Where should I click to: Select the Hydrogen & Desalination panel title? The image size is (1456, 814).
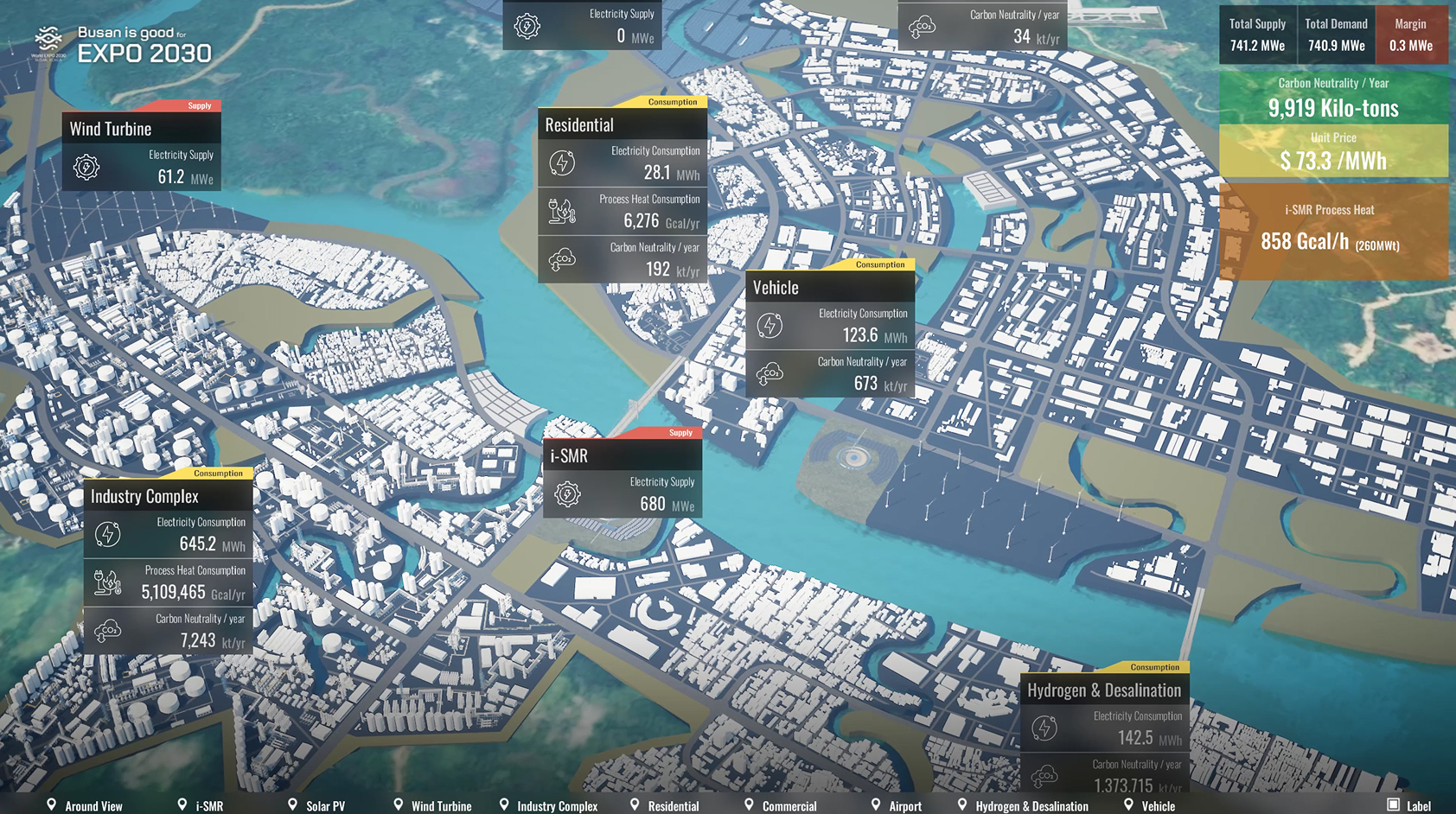point(1104,690)
